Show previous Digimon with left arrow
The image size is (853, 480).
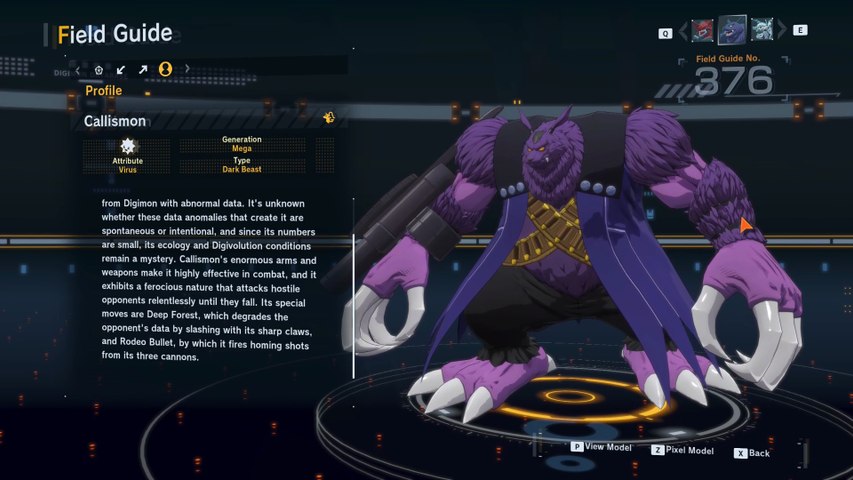click(x=684, y=32)
